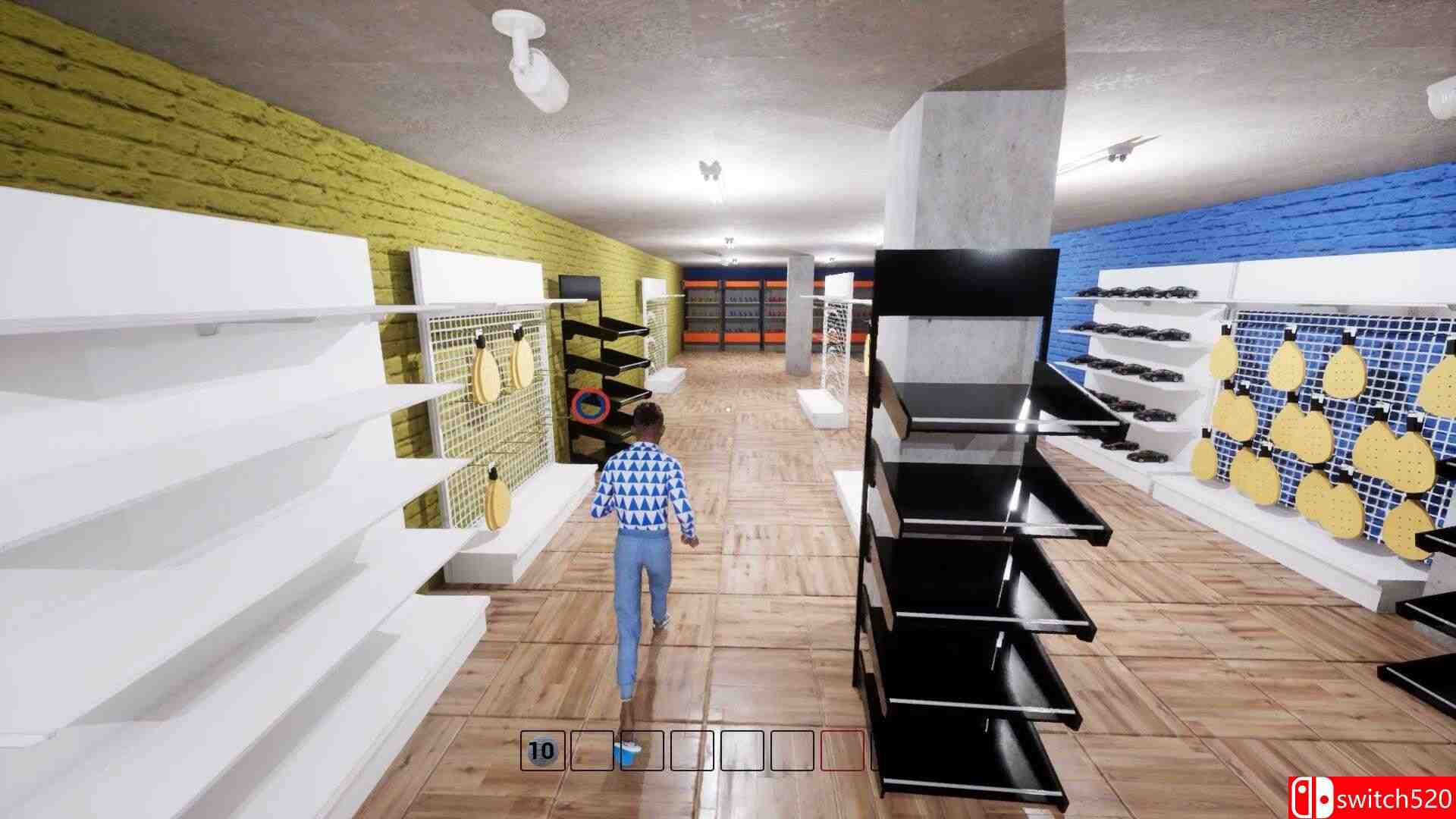The image size is (1456, 819).
Task: Click the fifth hotbar slot
Action: [x=742, y=751]
